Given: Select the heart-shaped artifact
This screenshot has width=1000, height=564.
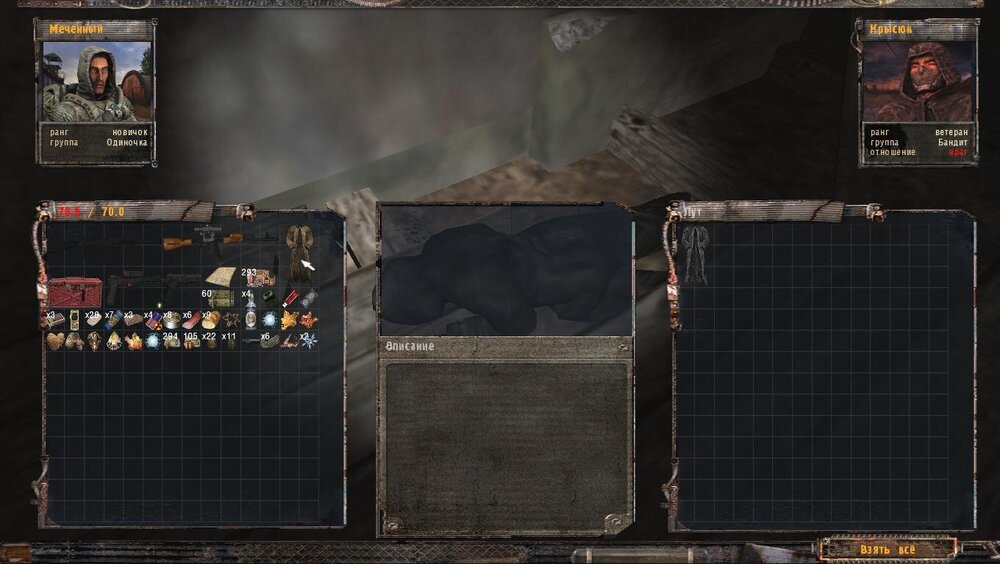Looking at the screenshot, I should click(x=56, y=341).
